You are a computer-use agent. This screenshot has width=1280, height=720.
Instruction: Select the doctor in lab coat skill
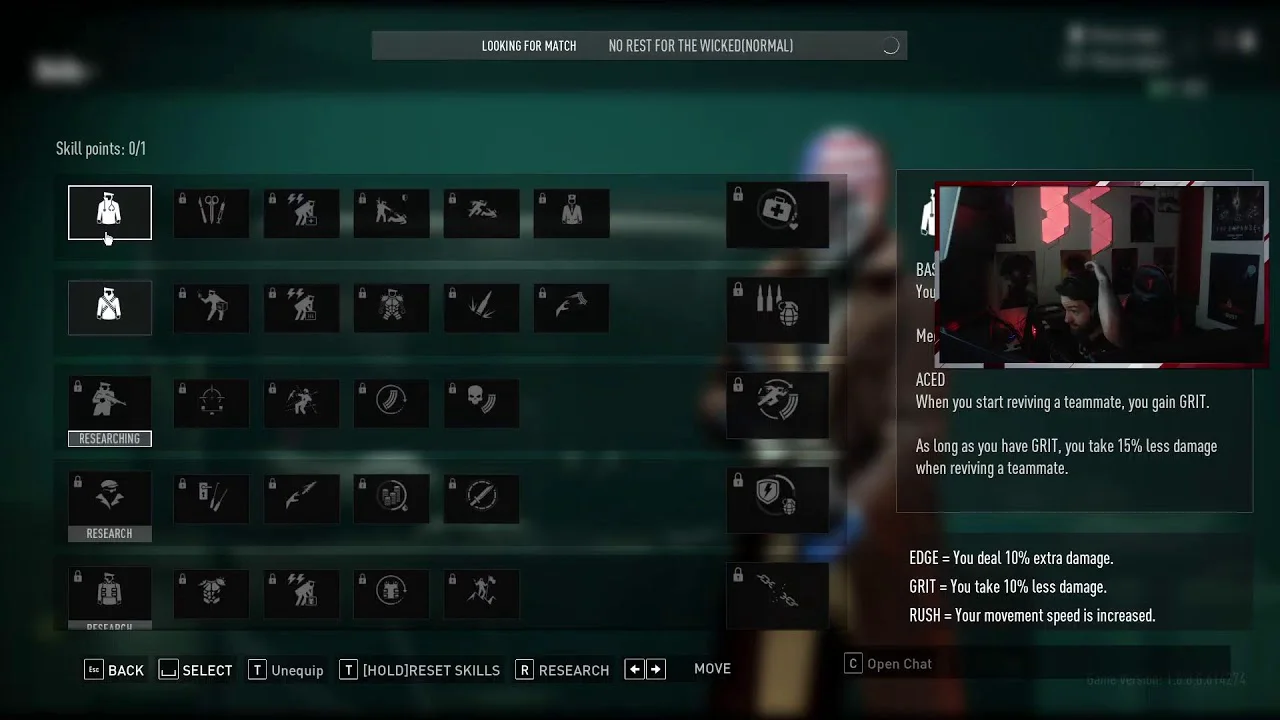[x=571, y=212]
